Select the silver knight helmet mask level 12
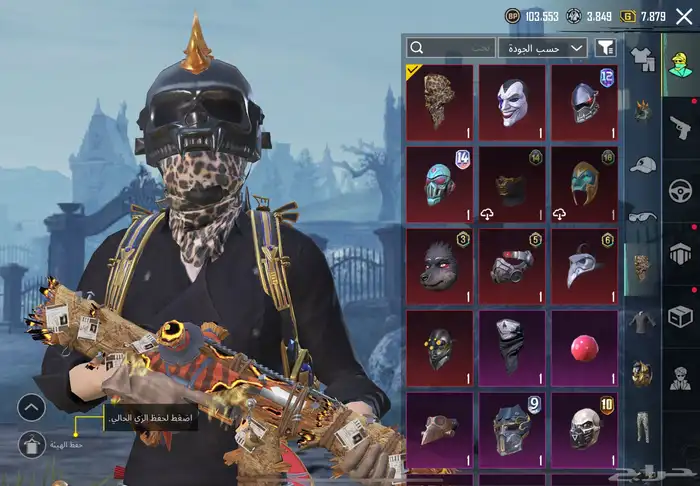The height and width of the screenshot is (486, 700). pos(584,102)
